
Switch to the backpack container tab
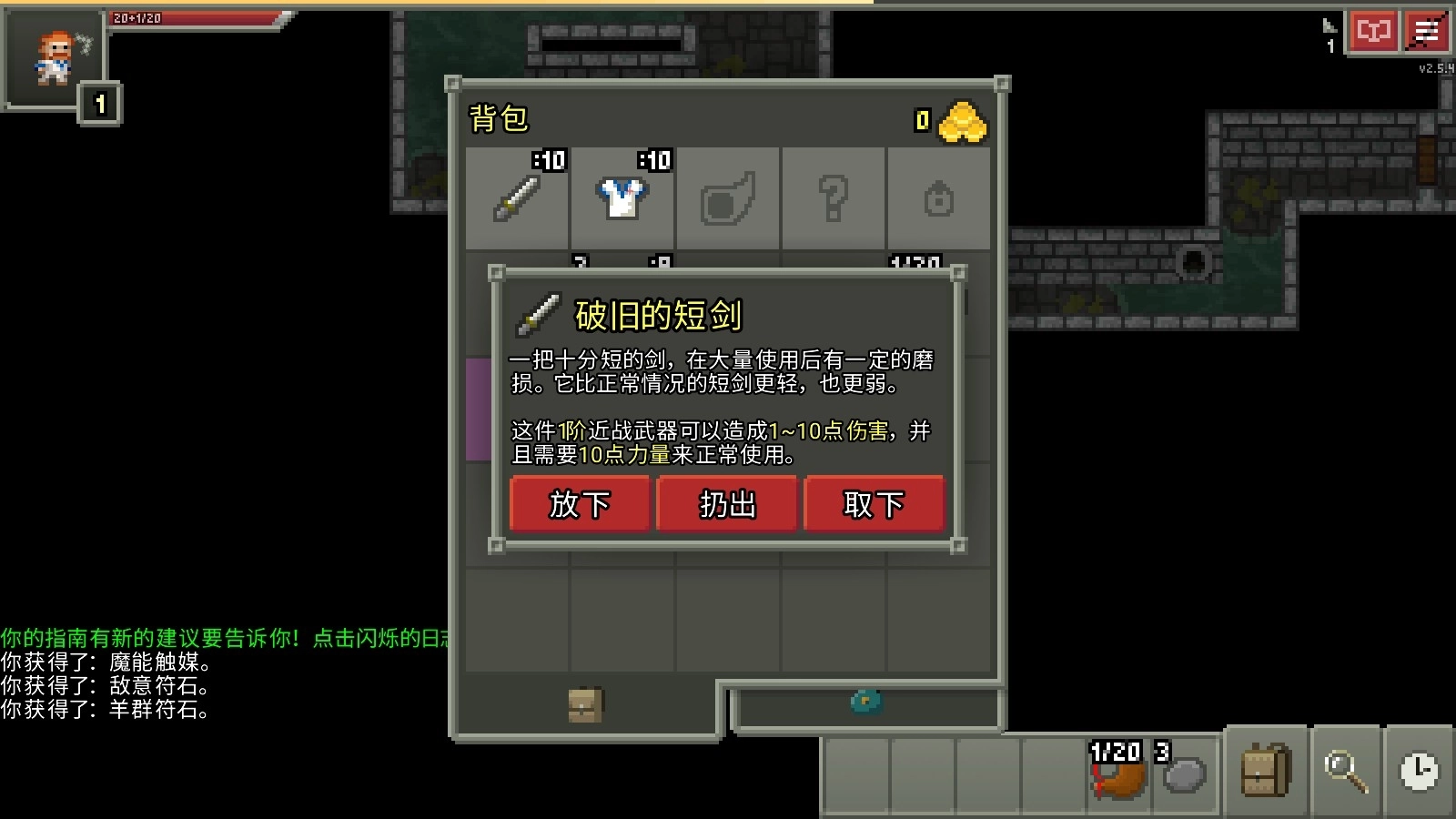[x=583, y=706]
